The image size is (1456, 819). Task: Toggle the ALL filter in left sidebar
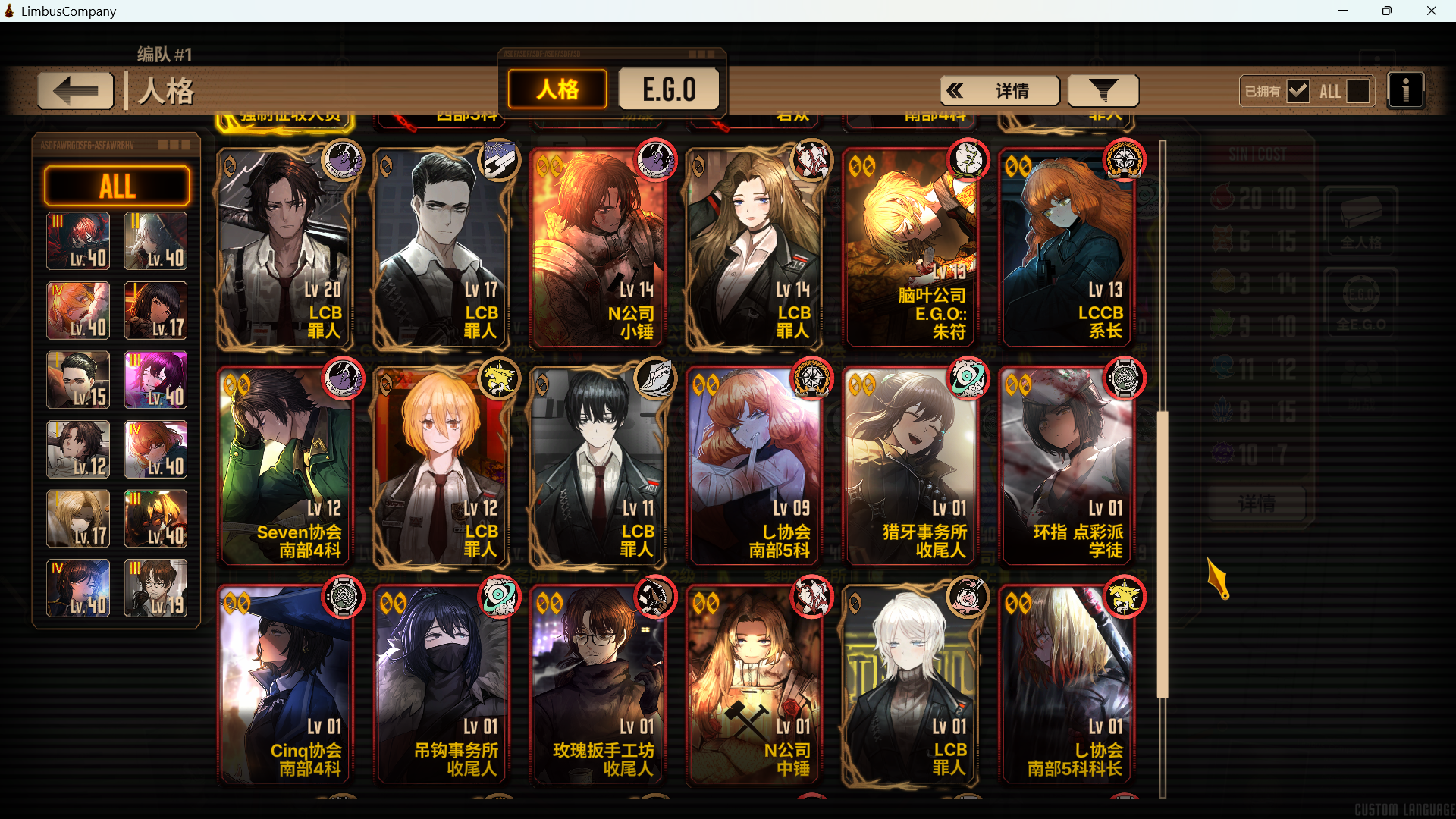pos(117,186)
